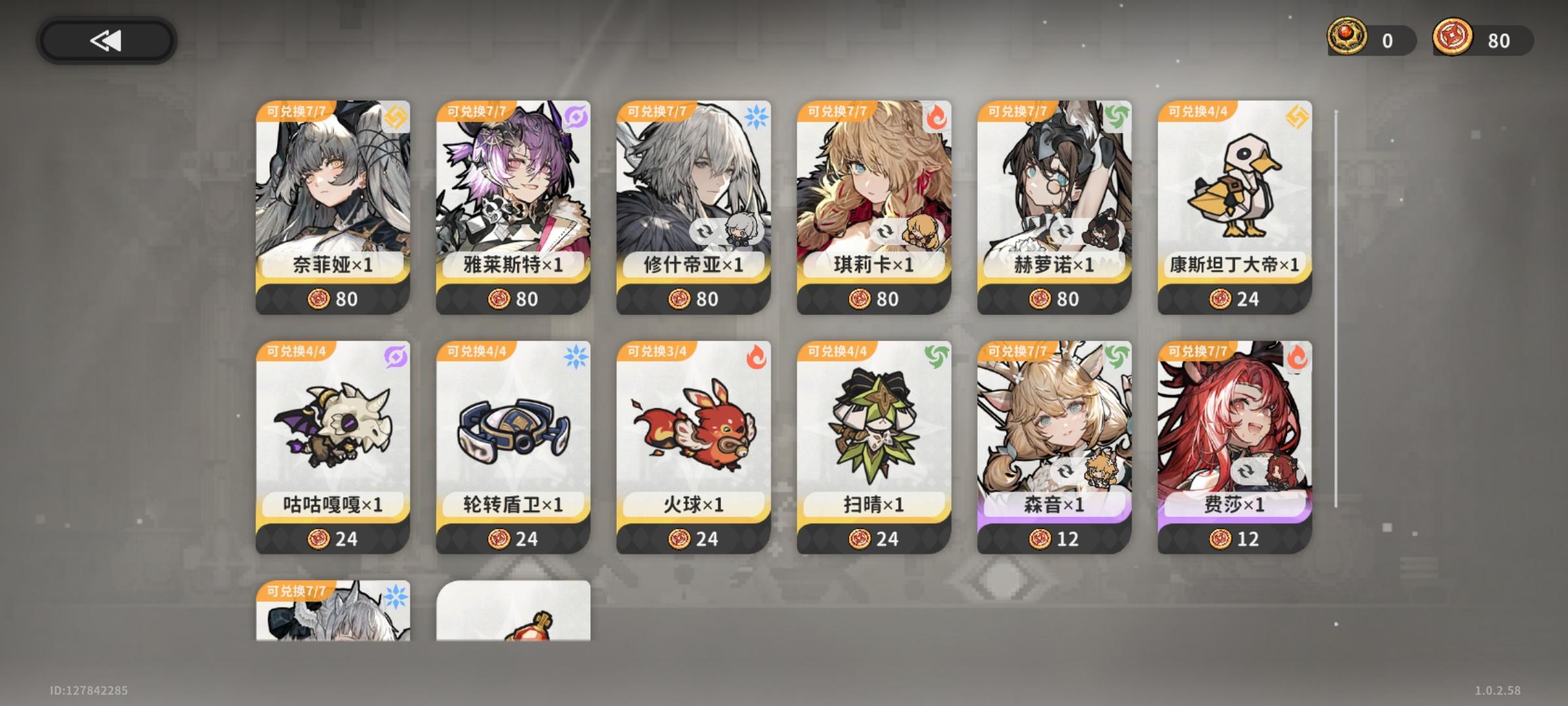This screenshot has width=1568, height=706.
Task: Click the back arrow button at top left
Action: point(108,39)
